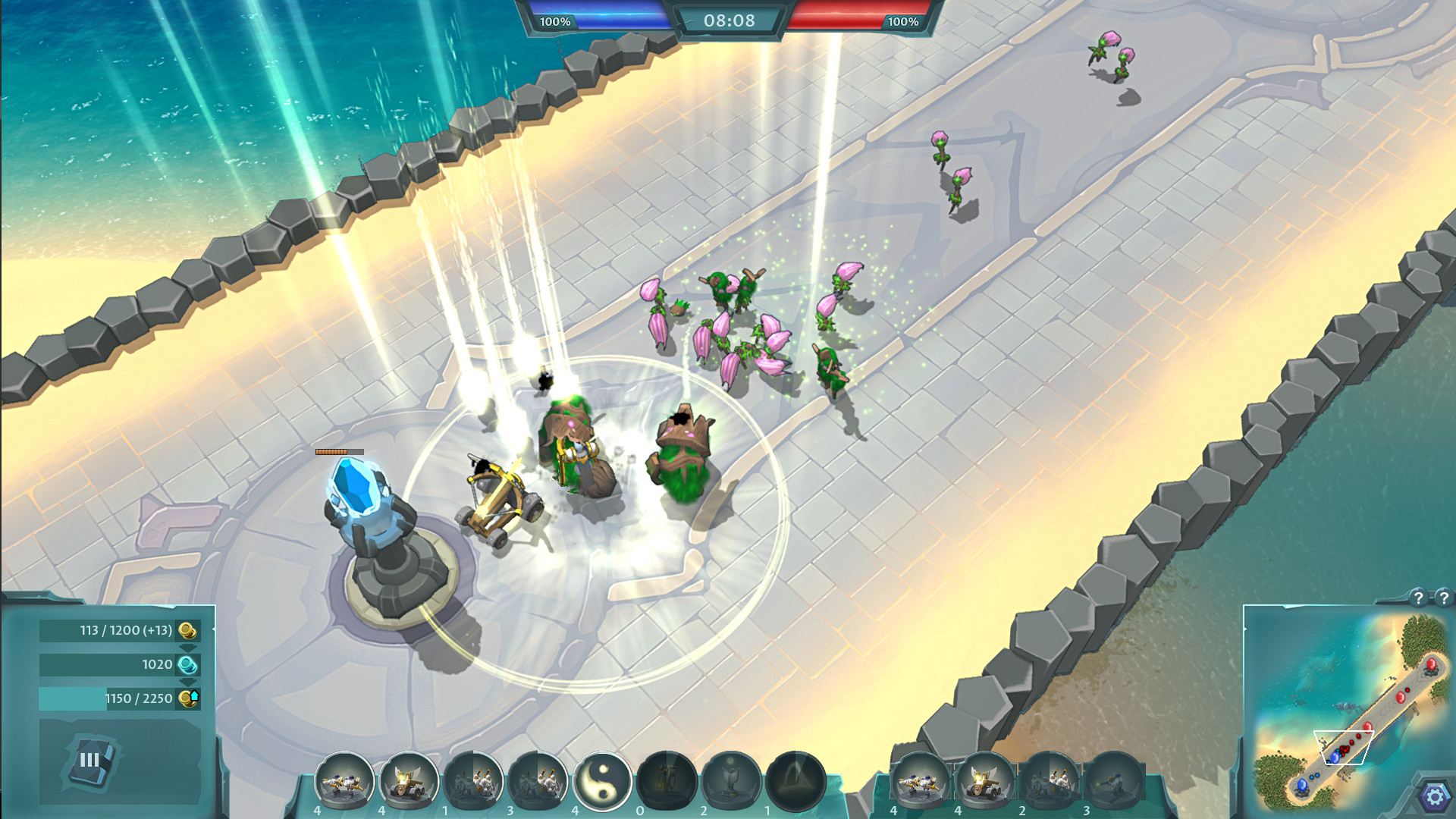Open settings with the gear button
Screen dimensions: 1456x819
(1434, 797)
